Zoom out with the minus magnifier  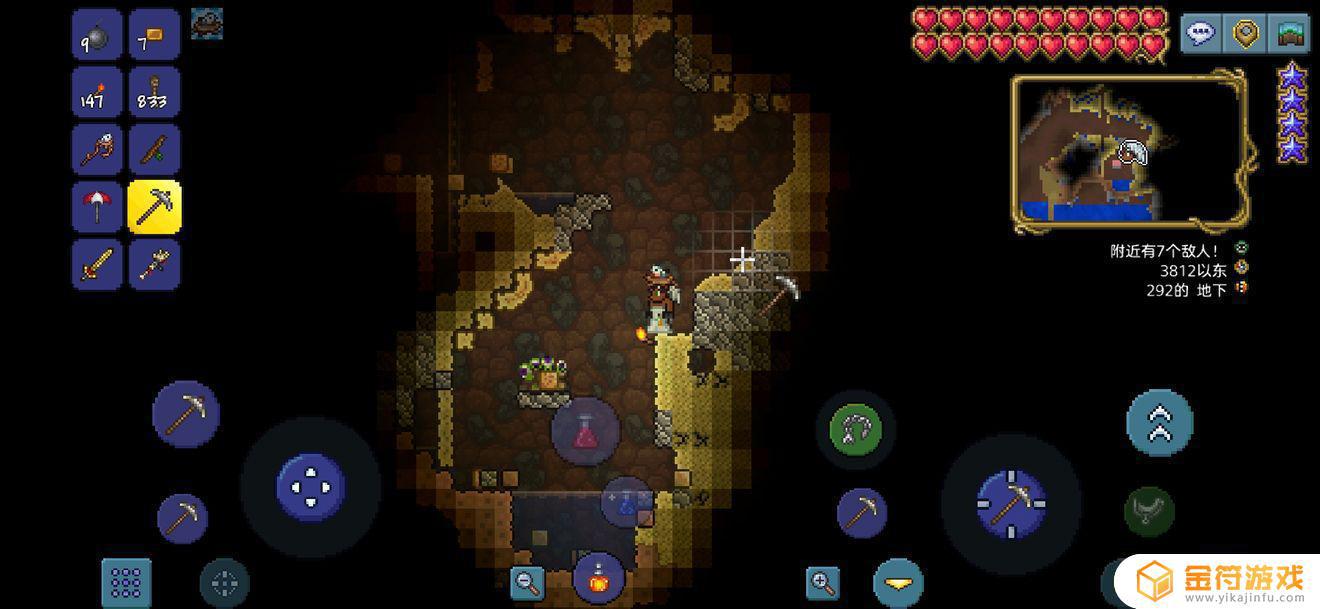(x=526, y=581)
